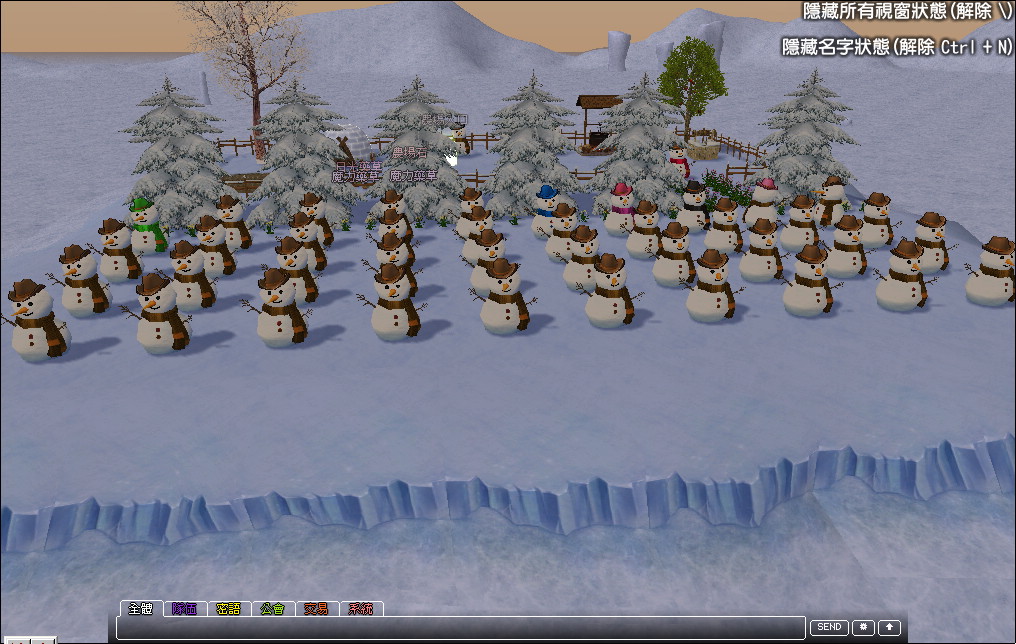Switch to the 全體 chat tab
This screenshot has width=1016, height=644.
coord(140,608)
